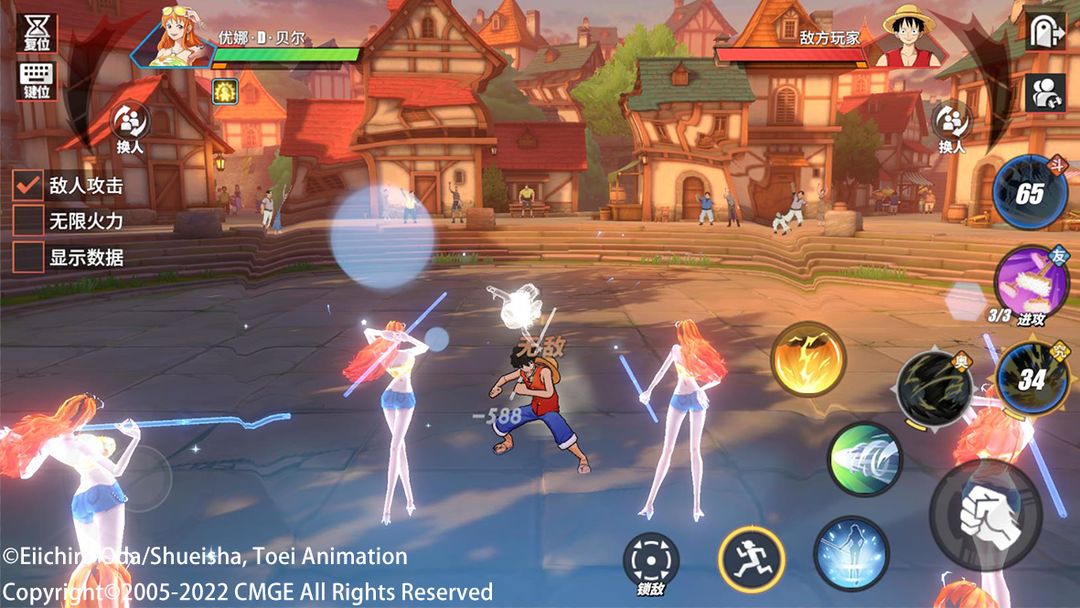The width and height of the screenshot is (1080, 608).
Task: Exit the battle with the door icon
Action: pos(1045,30)
